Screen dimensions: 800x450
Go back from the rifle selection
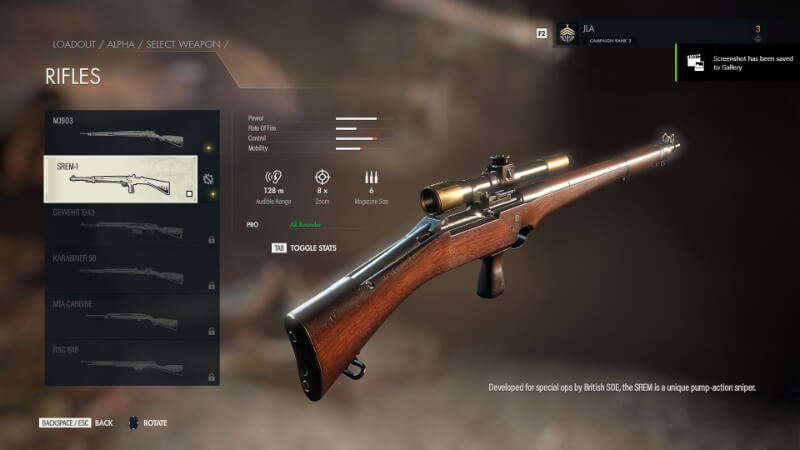point(78,423)
